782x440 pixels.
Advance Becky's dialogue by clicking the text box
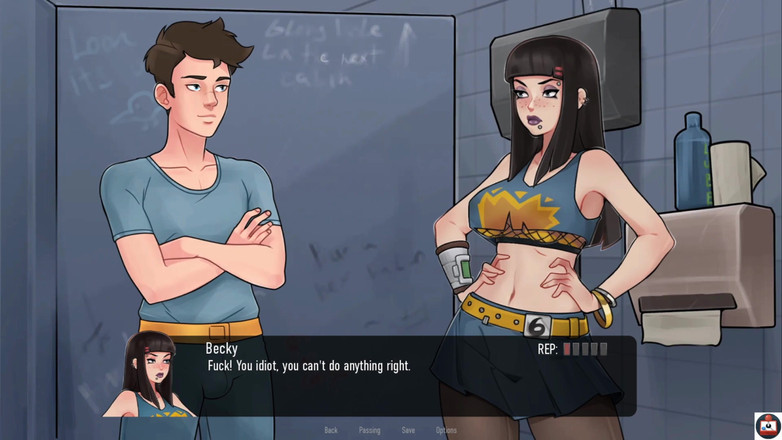pos(400,385)
